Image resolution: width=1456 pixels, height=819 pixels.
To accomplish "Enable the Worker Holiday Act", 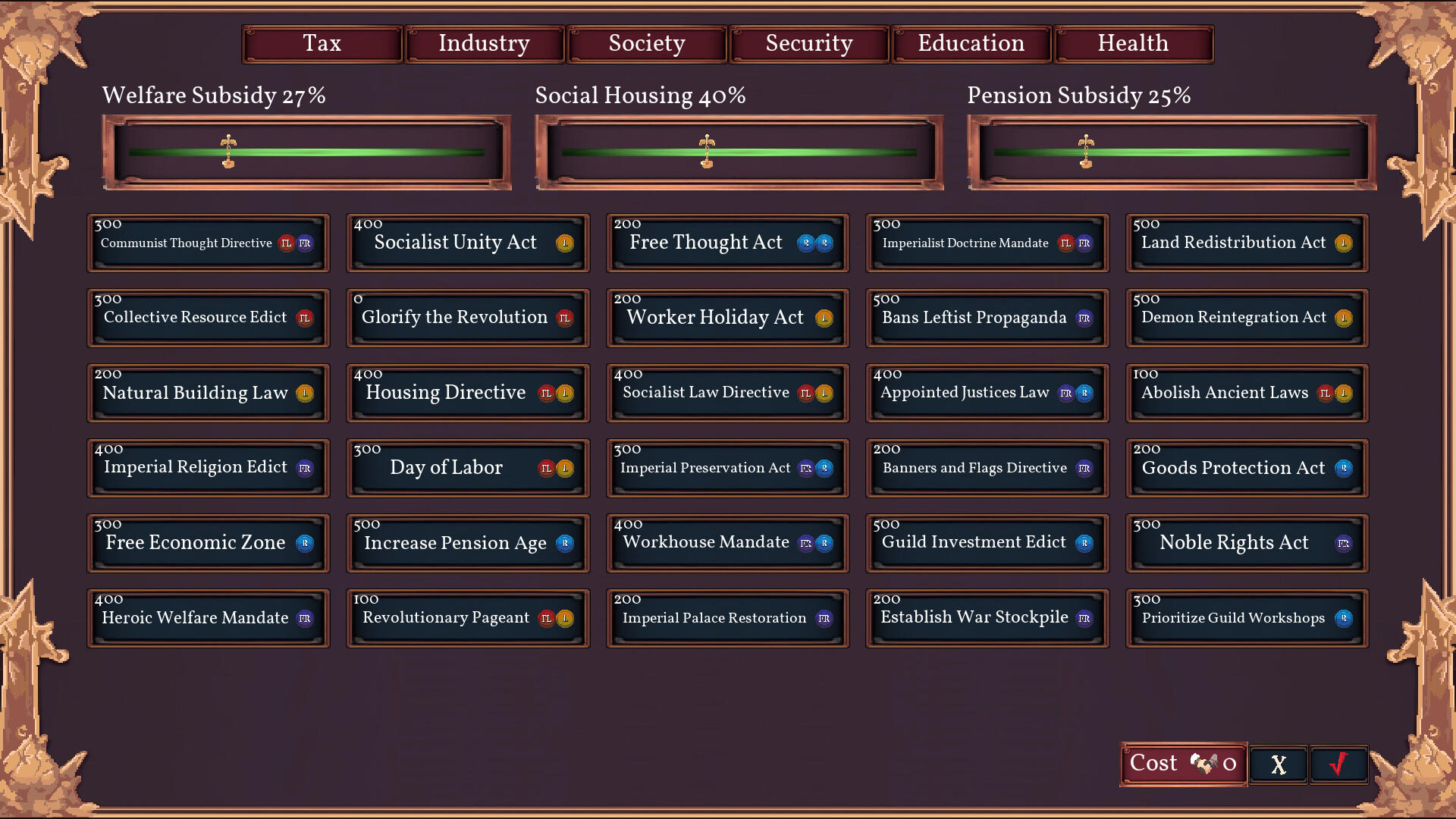I will click(x=726, y=318).
